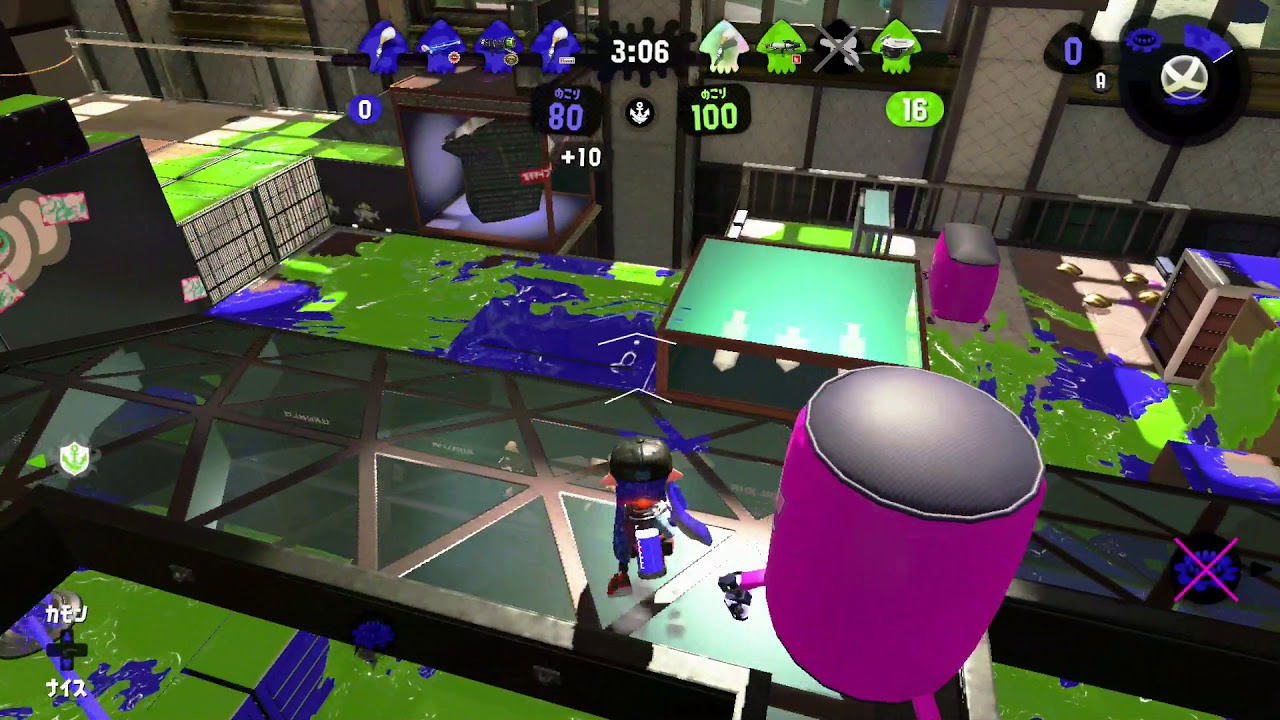Click the Rainmaker anchor icon between team scores
The width and height of the screenshot is (1280, 720).
[640, 115]
